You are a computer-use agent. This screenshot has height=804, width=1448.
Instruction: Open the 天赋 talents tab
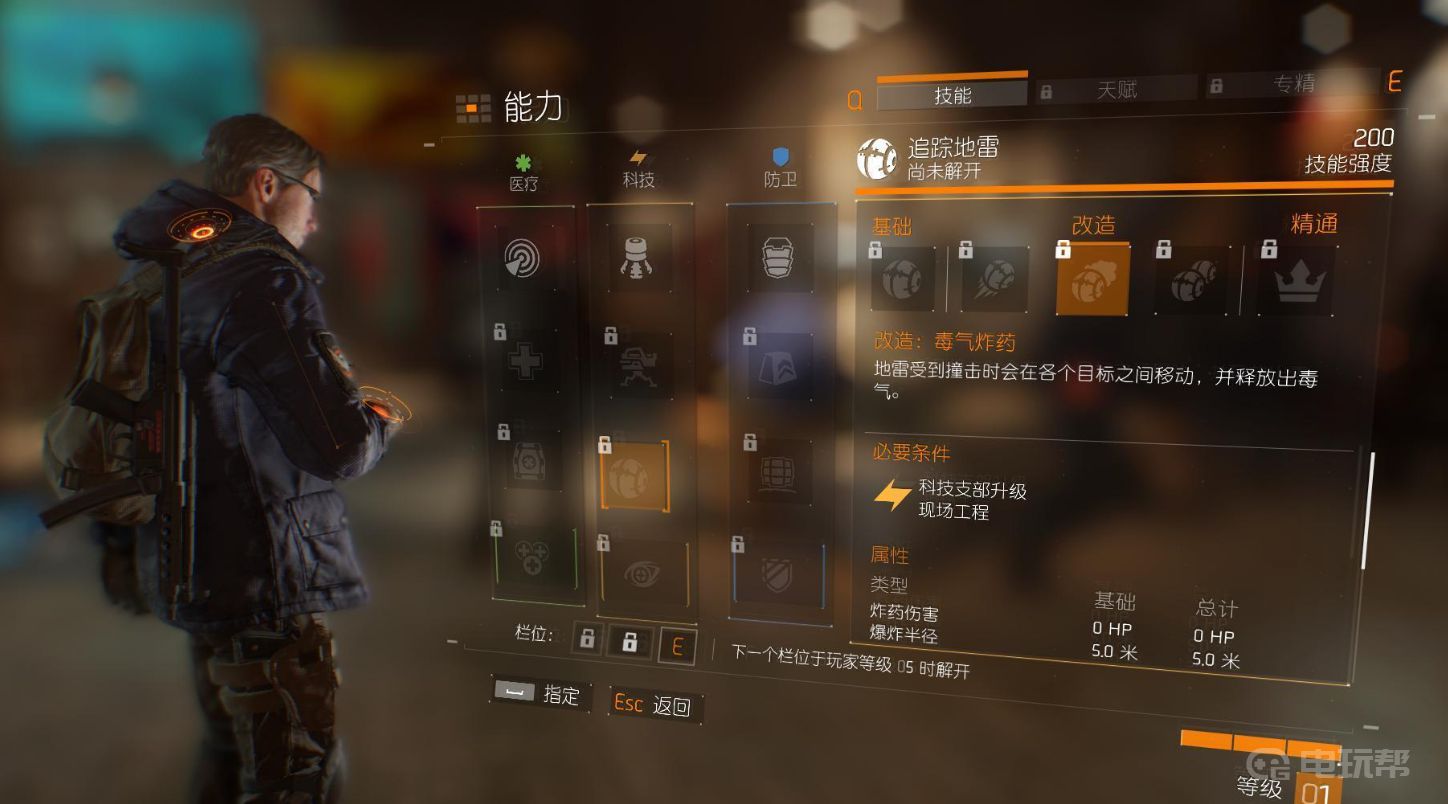(1115, 90)
